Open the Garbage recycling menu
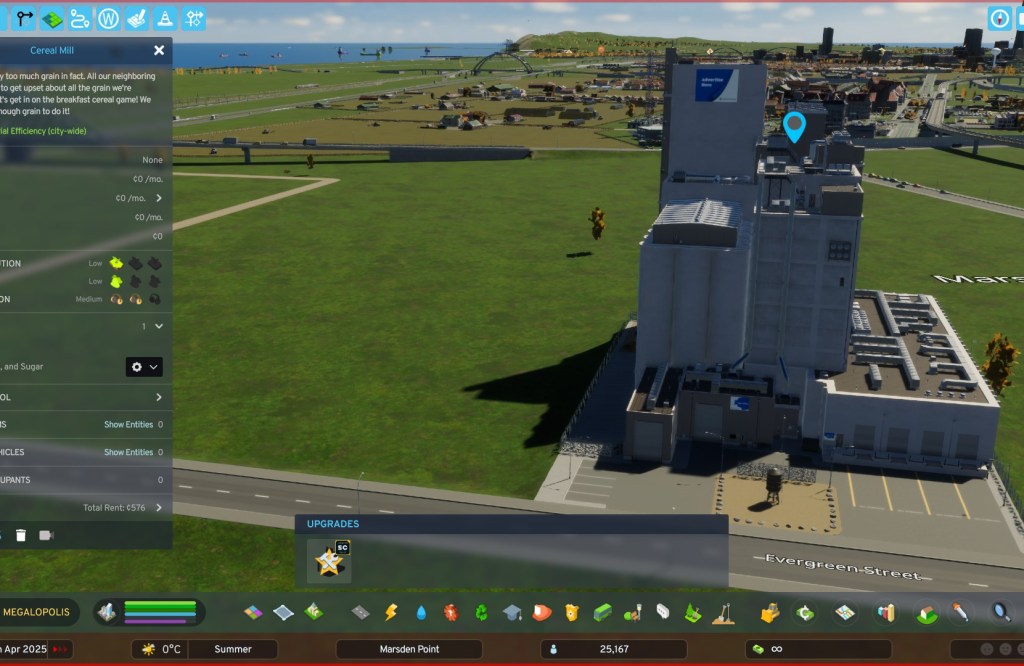The image size is (1024, 666). 481,612
